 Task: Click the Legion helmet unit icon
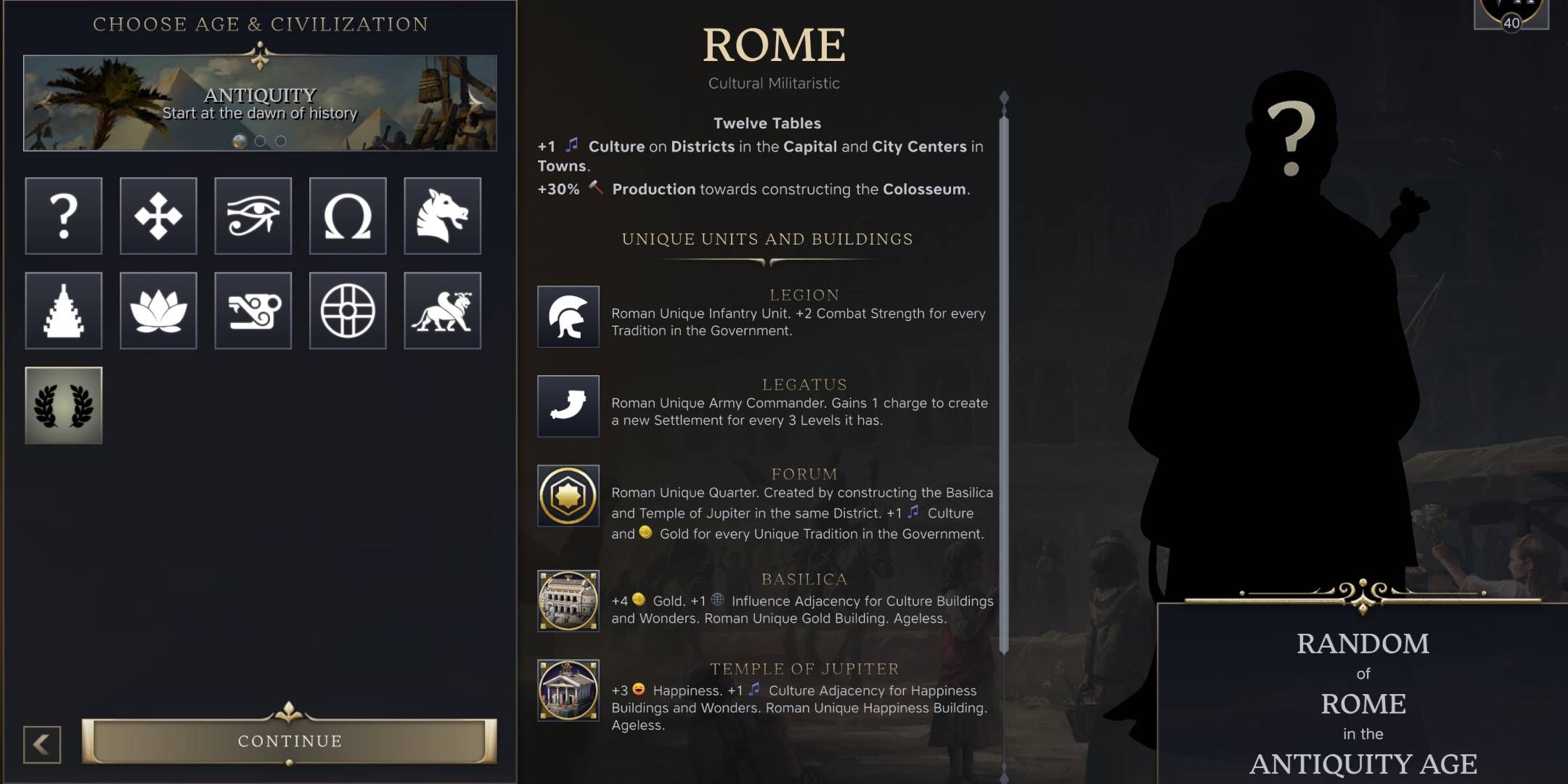point(568,317)
